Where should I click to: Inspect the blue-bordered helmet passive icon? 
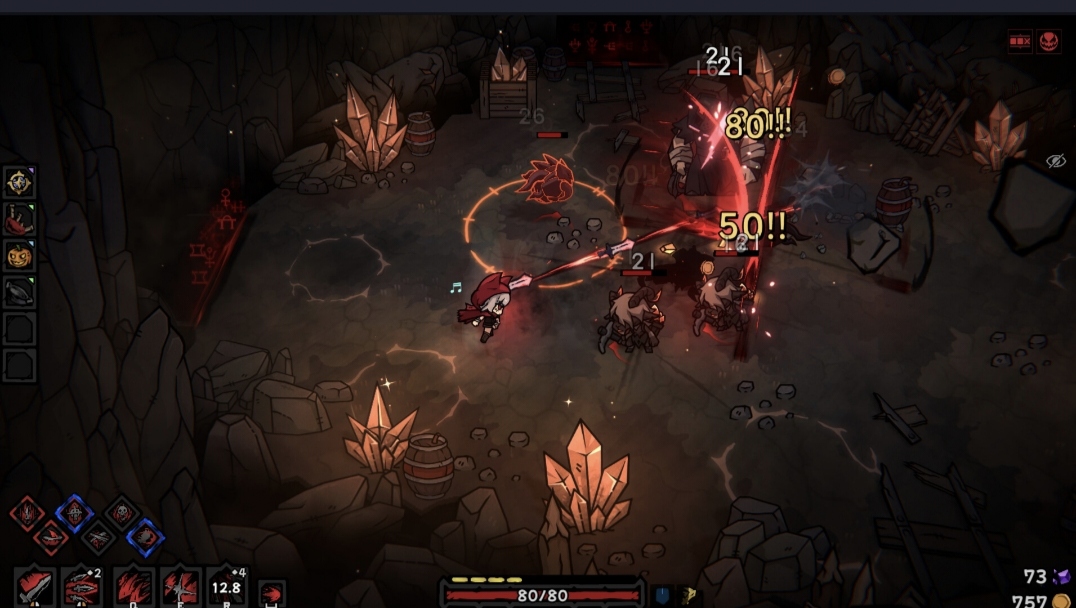(74, 512)
